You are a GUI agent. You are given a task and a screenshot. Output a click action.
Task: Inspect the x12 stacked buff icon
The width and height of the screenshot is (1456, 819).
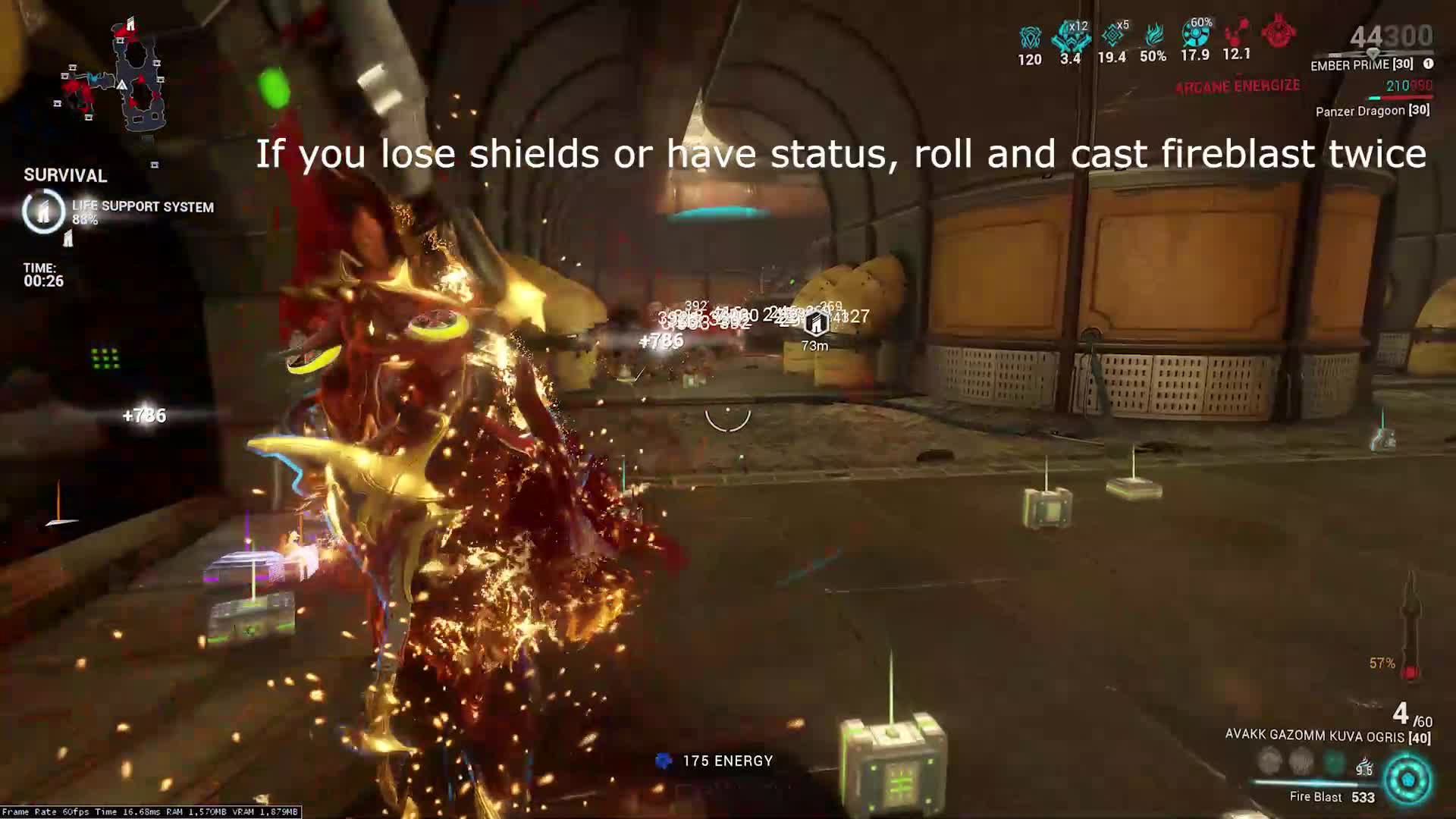click(x=1070, y=36)
